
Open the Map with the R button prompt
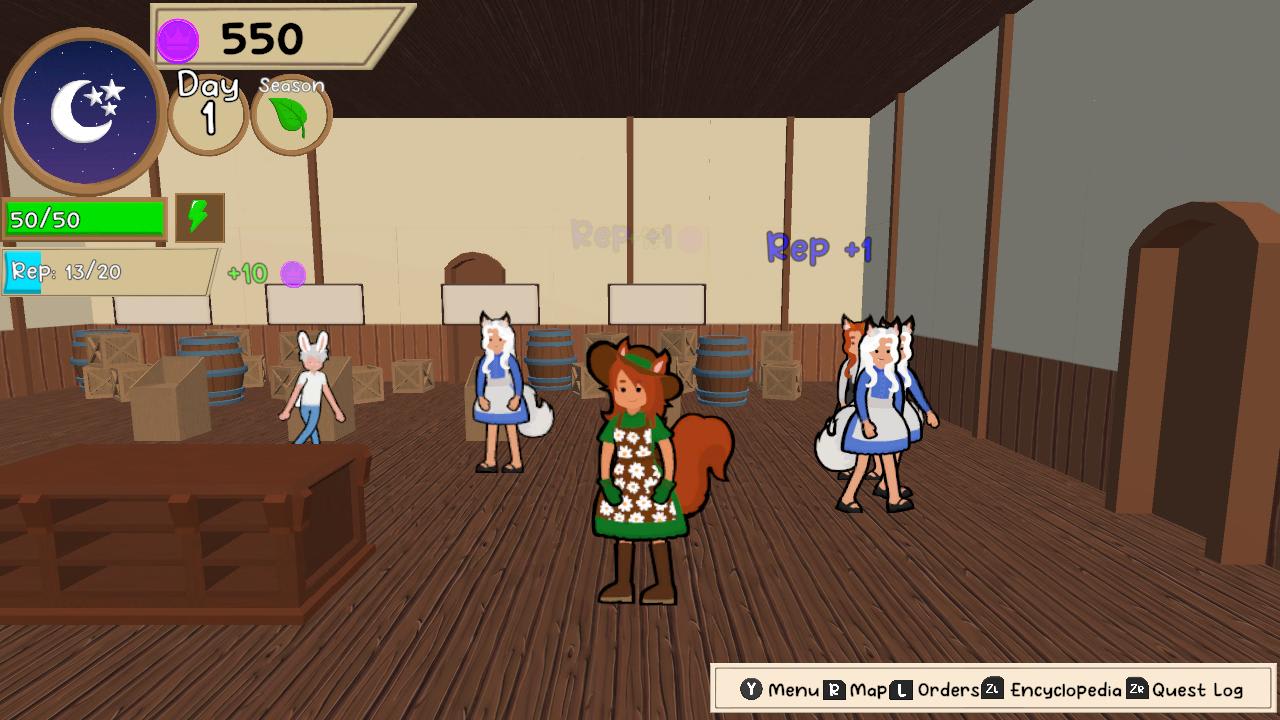pyautogui.click(x=833, y=689)
